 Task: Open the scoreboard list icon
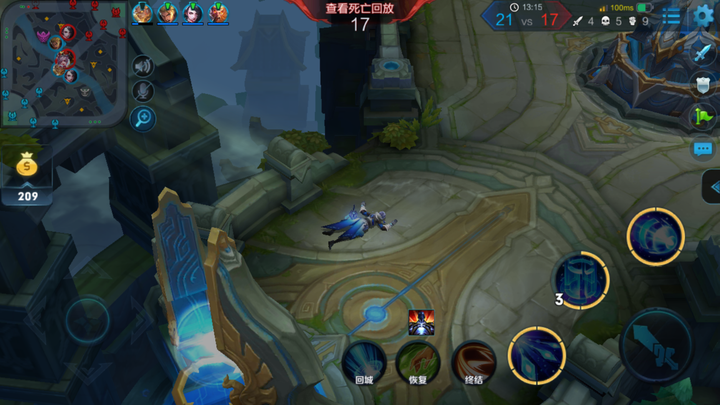click(672, 18)
